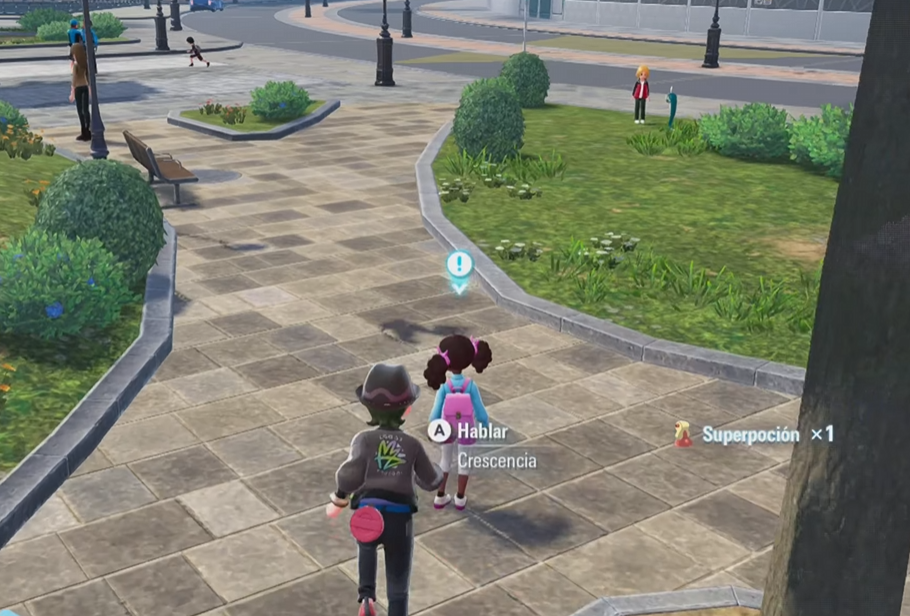Click the exclamation speech bubble marker
This screenshot has width=910, height=616.
[x=459, y=266]
